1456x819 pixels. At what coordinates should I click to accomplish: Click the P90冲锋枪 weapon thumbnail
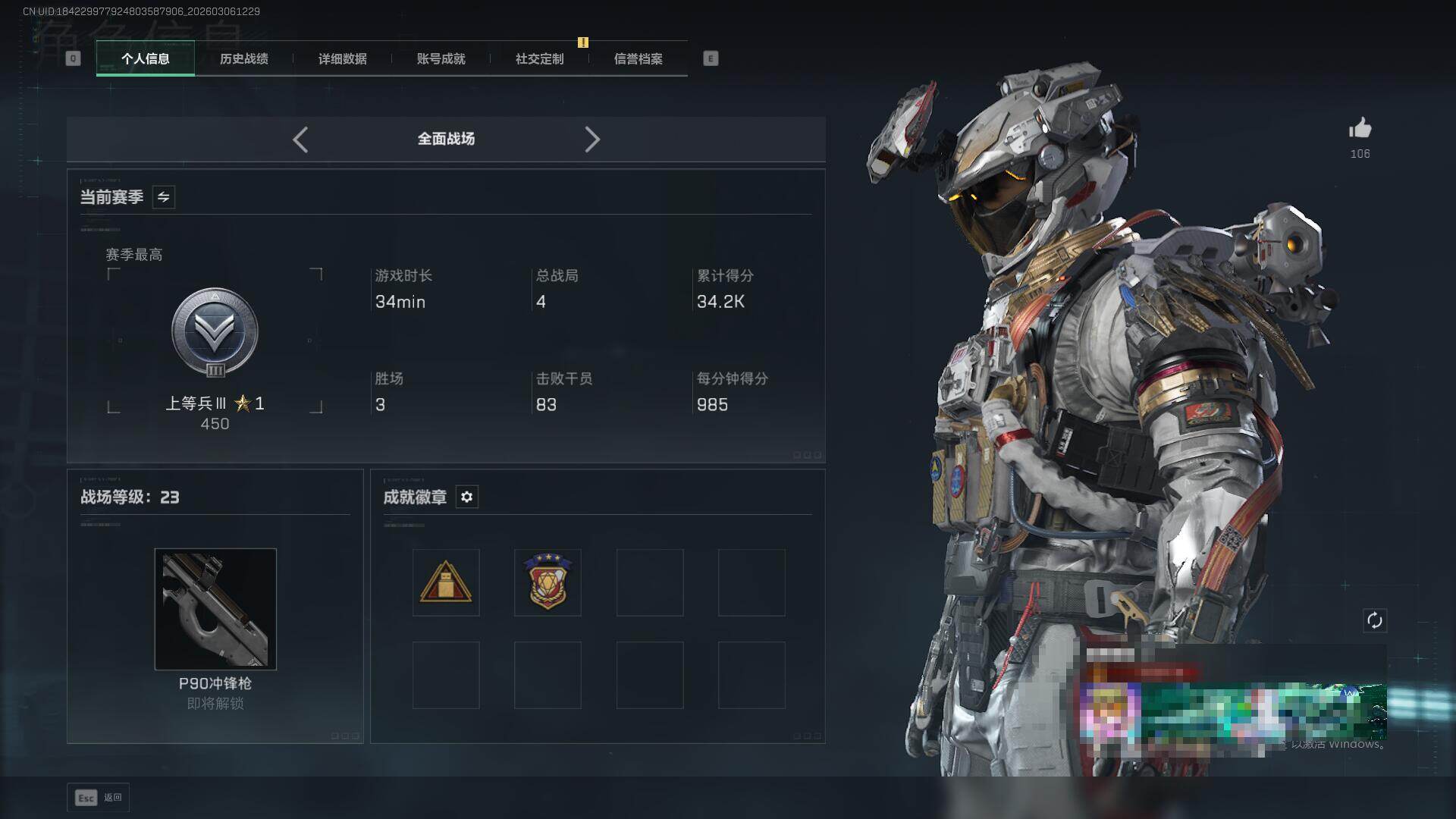point(215,609)
